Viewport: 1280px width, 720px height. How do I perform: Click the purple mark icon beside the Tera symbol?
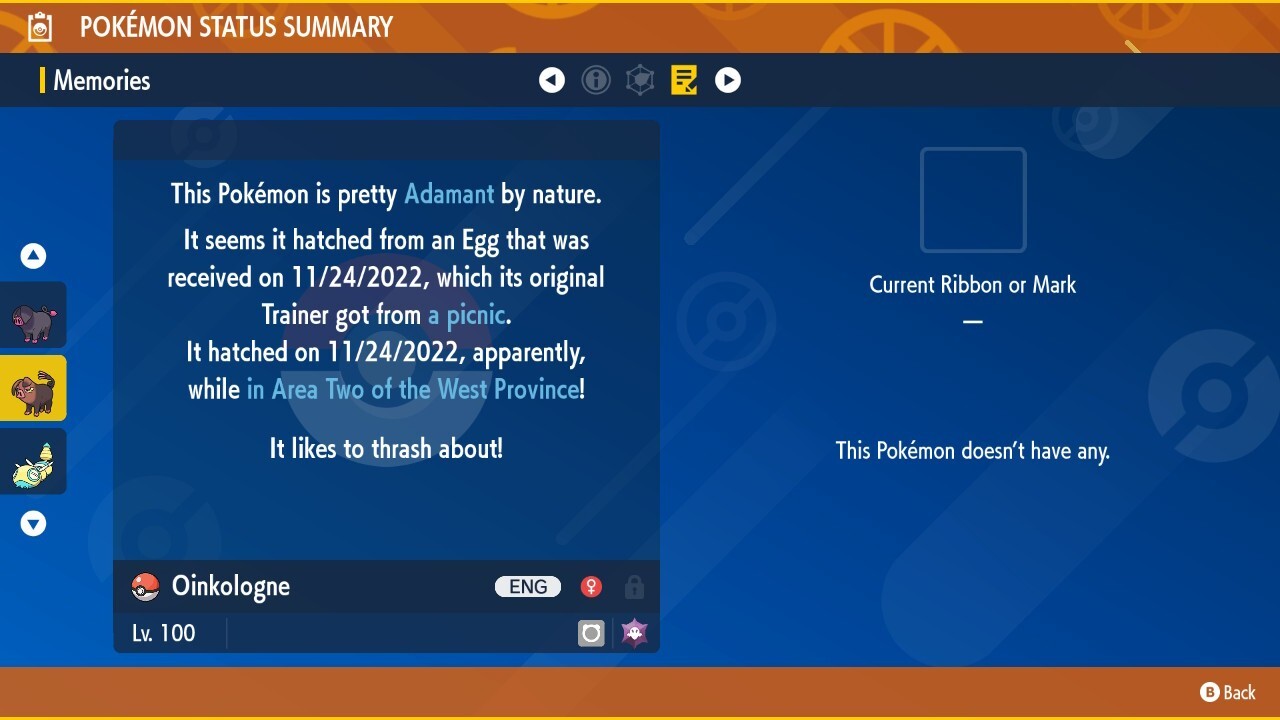pyautogui.click(x=633, y=633)
